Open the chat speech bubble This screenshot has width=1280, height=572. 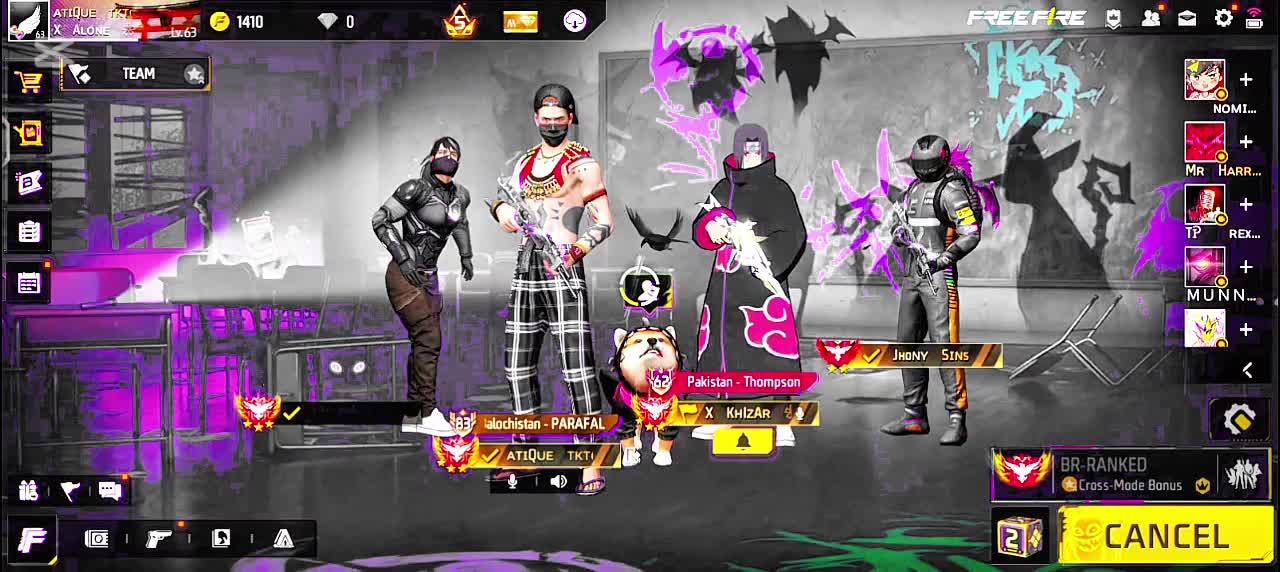(x=110, y=490)
